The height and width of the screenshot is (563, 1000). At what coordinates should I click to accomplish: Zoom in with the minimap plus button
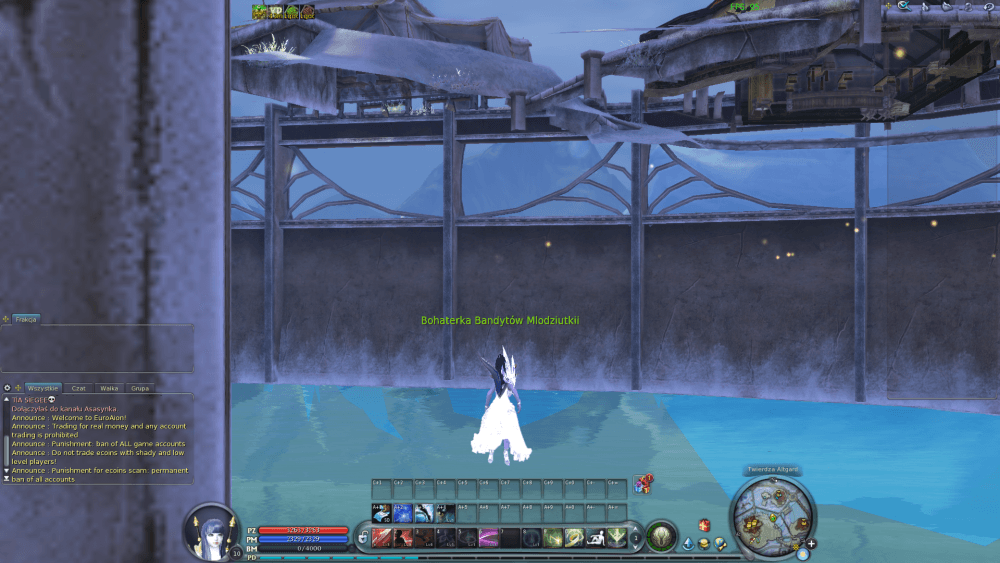click(811, 544)
